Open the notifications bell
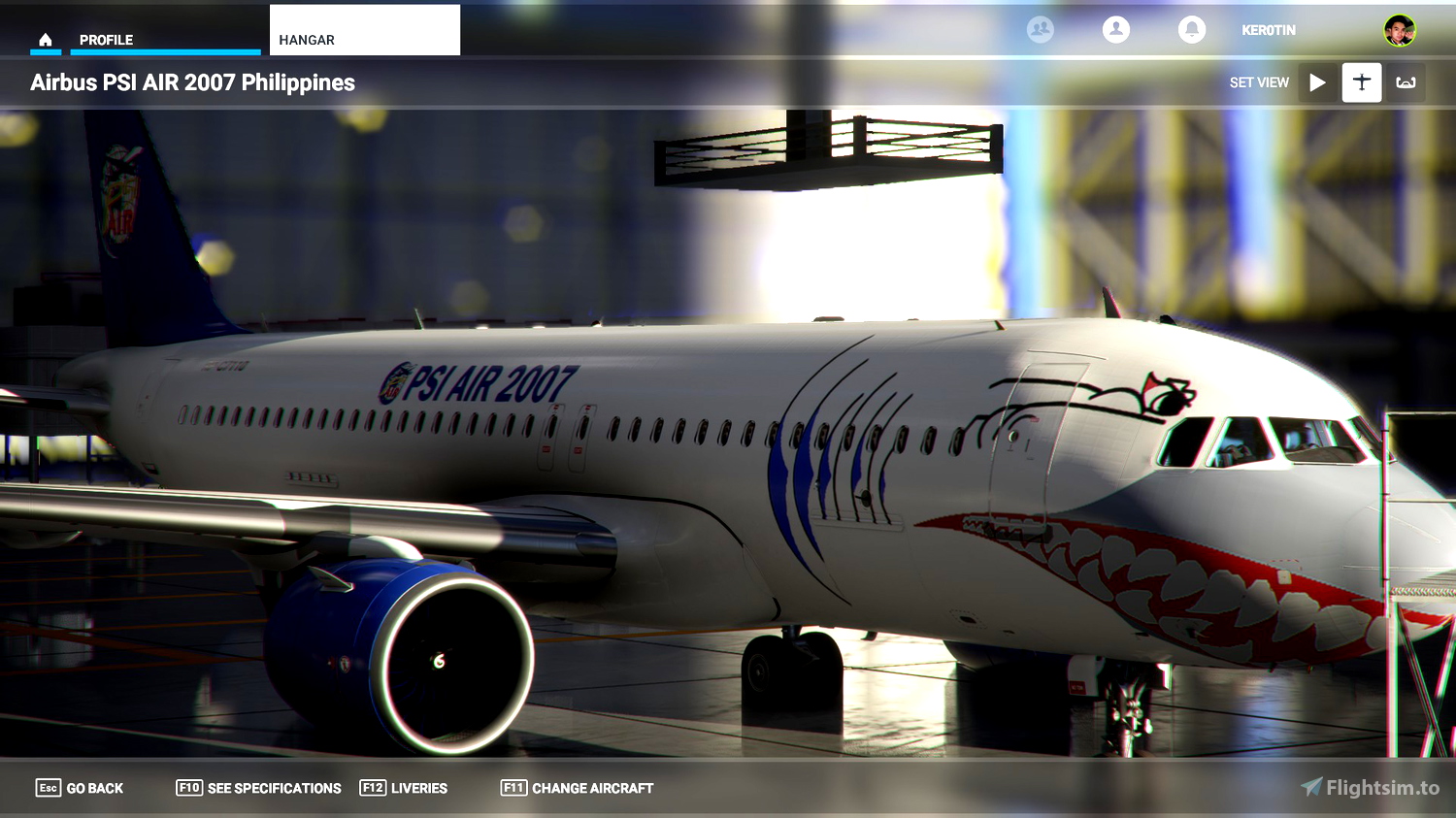The width and height of the screenshot is (1456, 818). (x=1192, y=29)
